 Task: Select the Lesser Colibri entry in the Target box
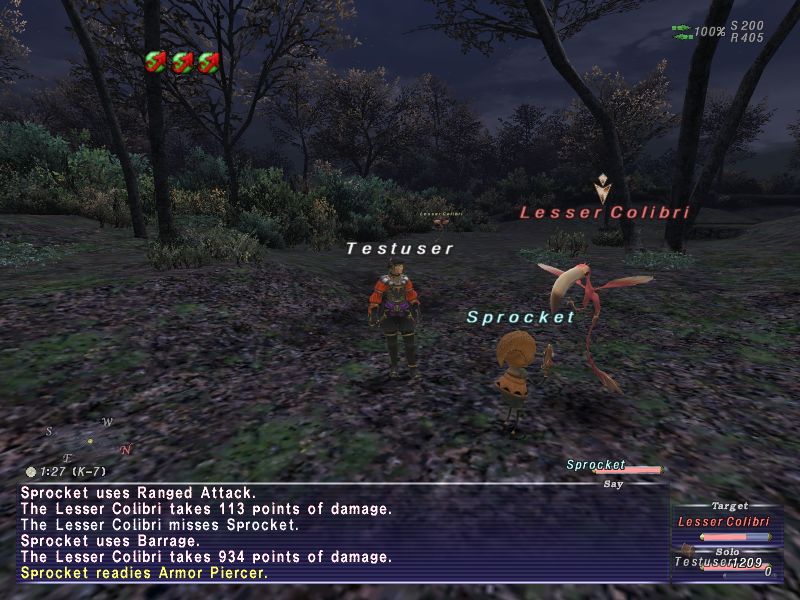click(724, 521)
